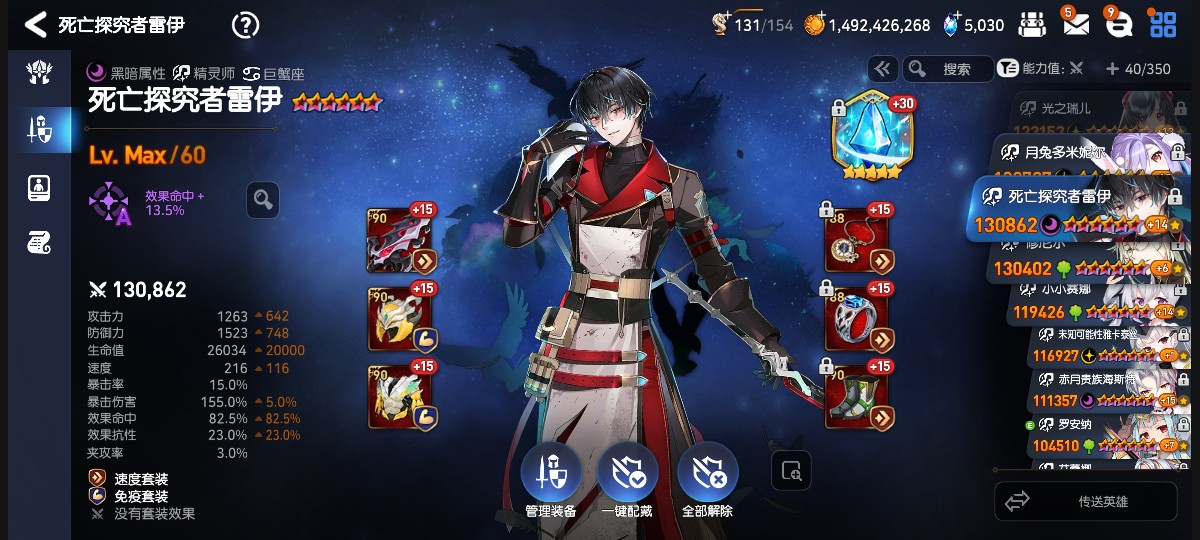Viewport: 1200px width, 540px height.
Task: Select the equipped boots slot
Action: (x=858, y=393)
